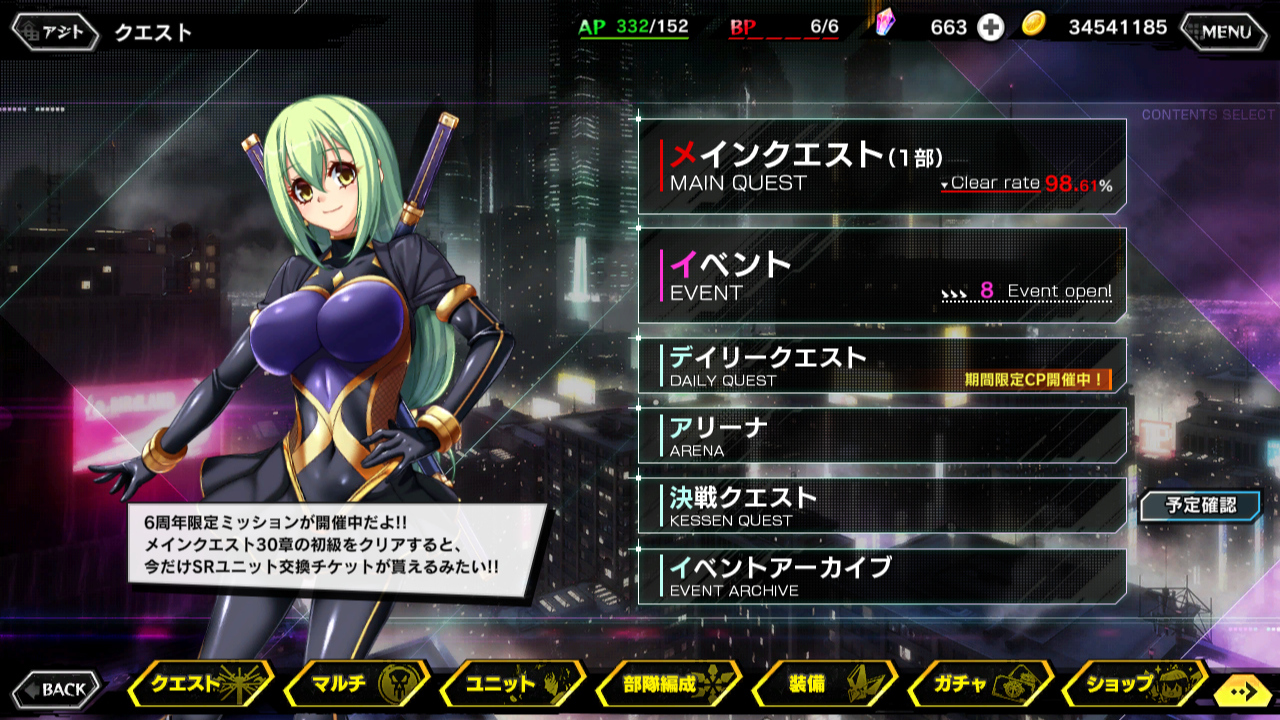Open the Main Quest menu entry
Viewport: 1280px width, 720px height.
(x=882, y=166)
